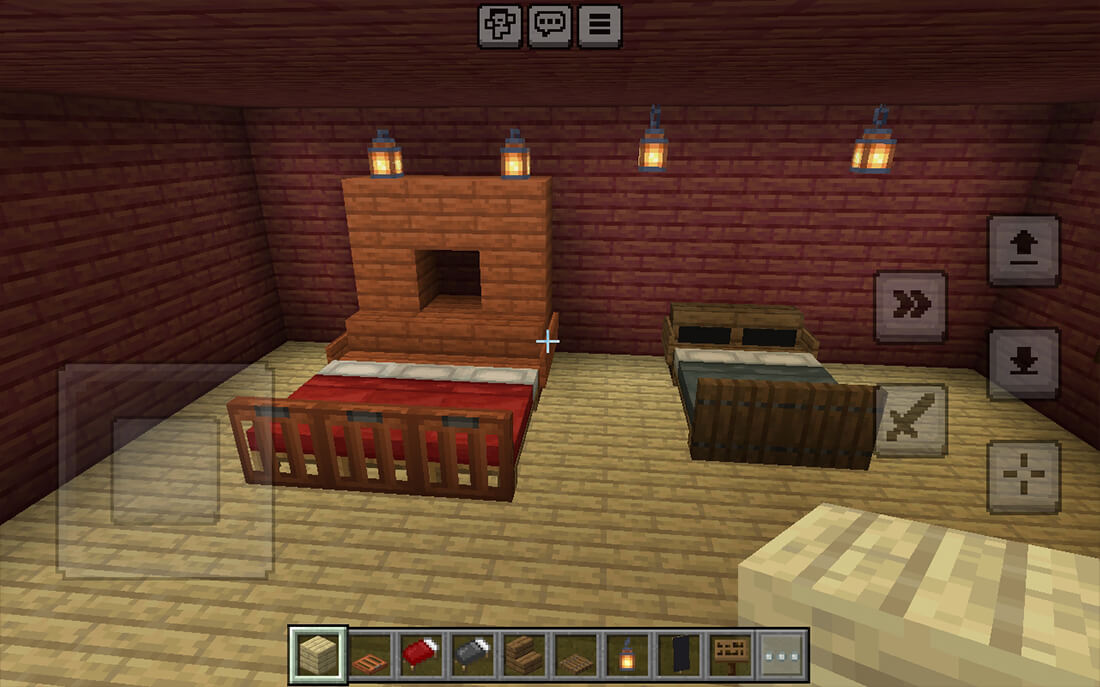Viewport: 1100px width, 687px height.
Task: Open inventory with the three-dots button
Action: (x=781, y=654)
